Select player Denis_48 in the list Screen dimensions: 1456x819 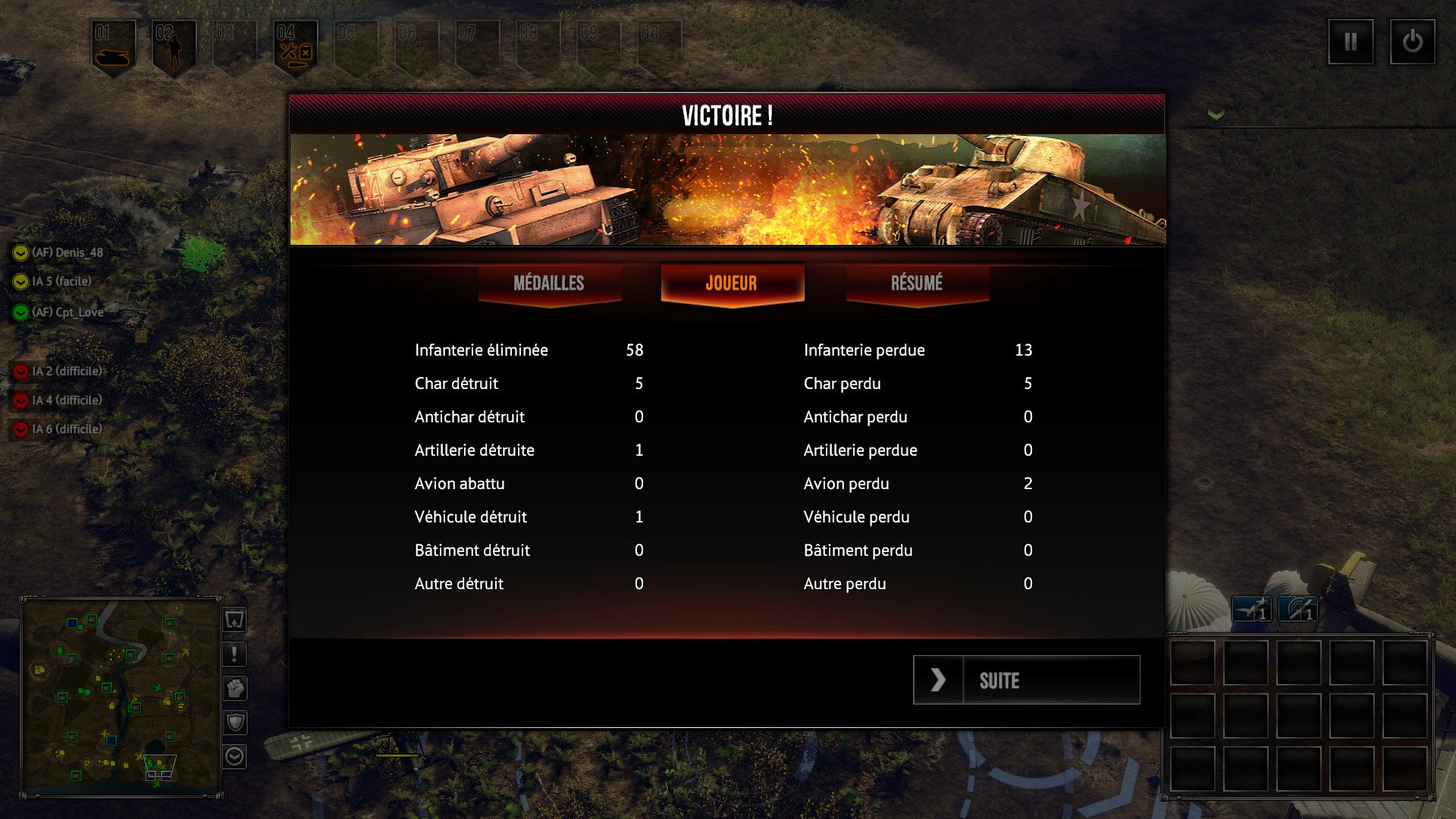67,253
